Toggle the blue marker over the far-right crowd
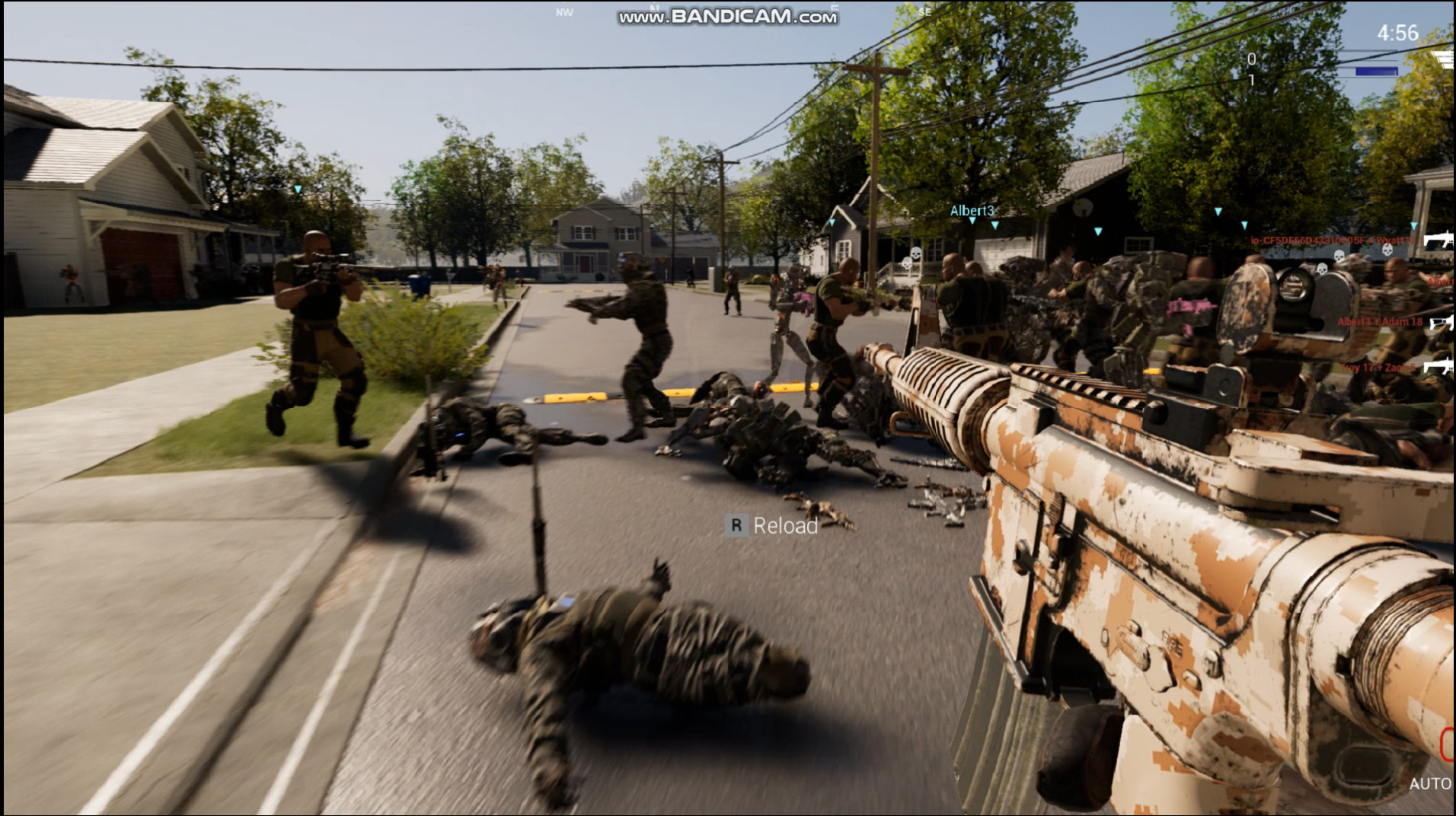Viewport: 1456px width, 816px height. coord(1414,225)
